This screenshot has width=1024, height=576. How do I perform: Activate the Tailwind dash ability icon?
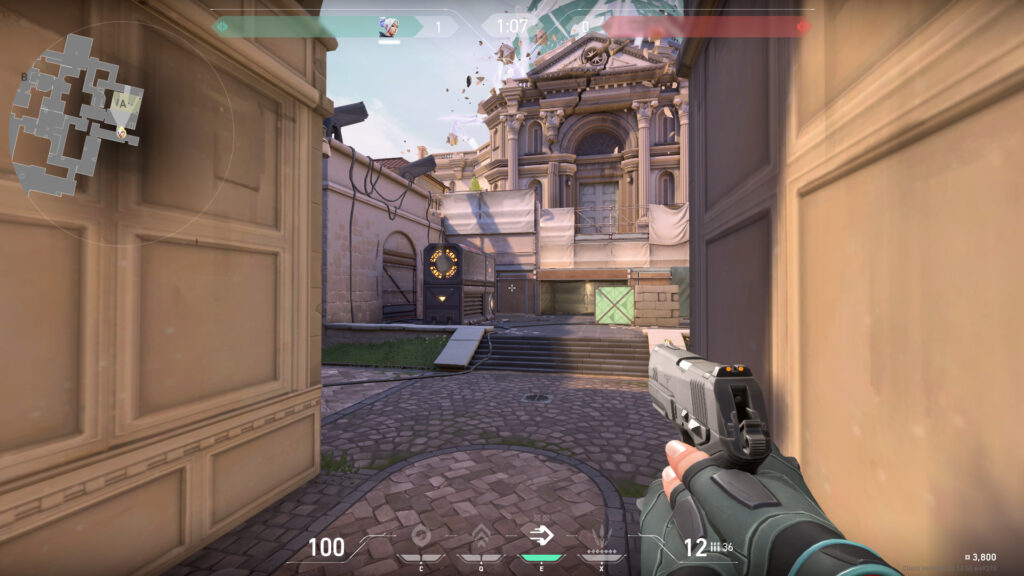pyautogui.click(x=543, y=536)
